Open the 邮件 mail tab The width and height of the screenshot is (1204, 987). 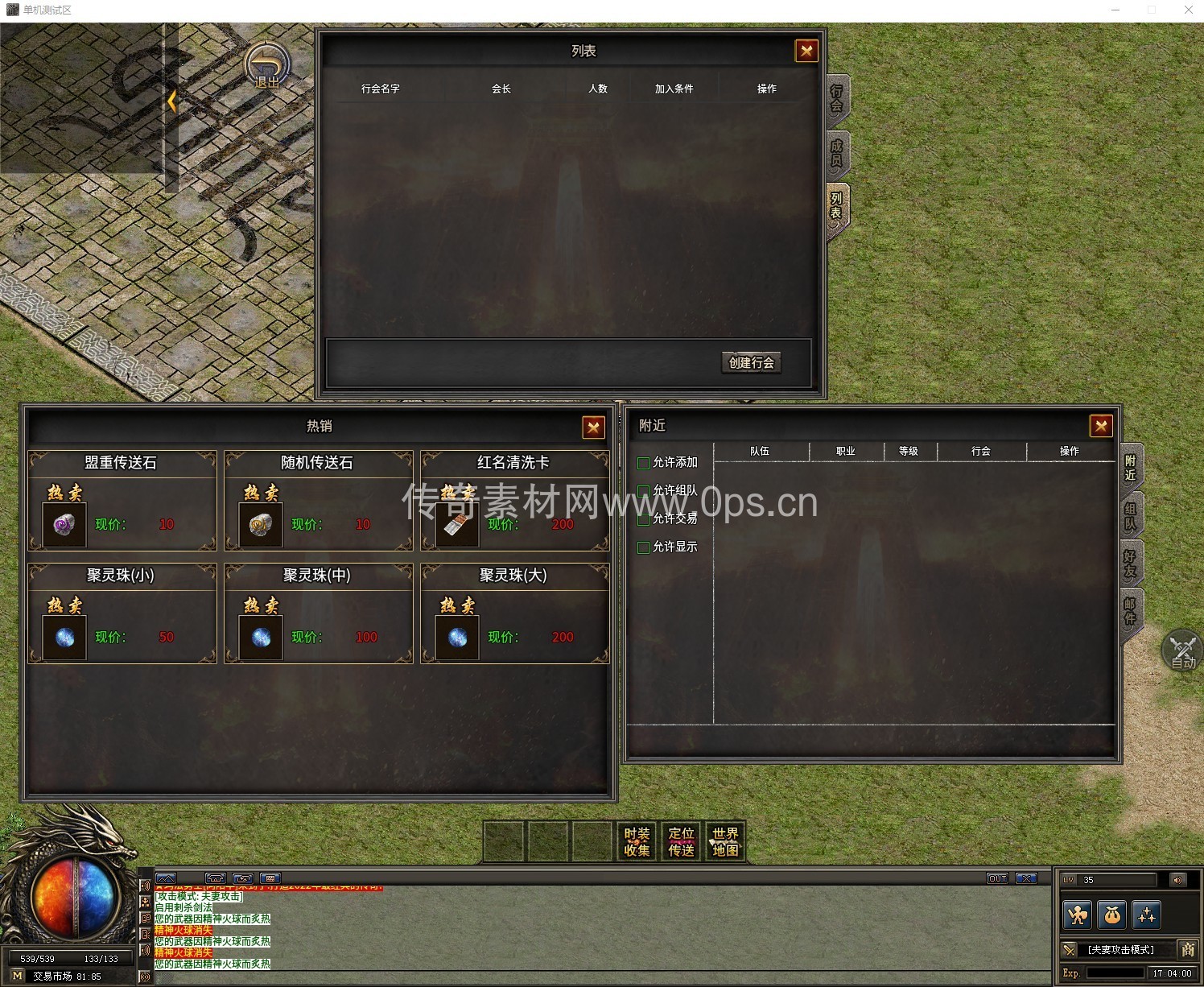coord(1130,611)
